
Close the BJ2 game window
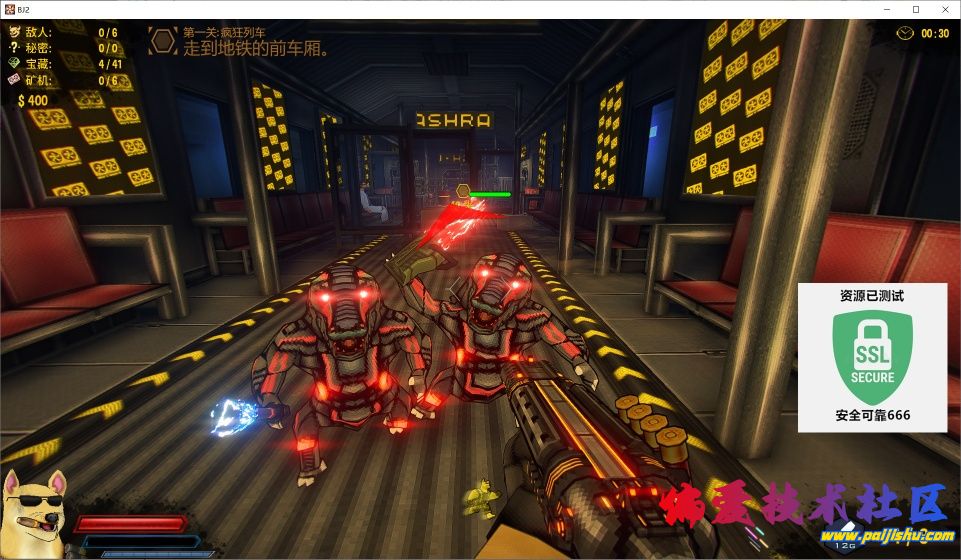click(944, 9)
